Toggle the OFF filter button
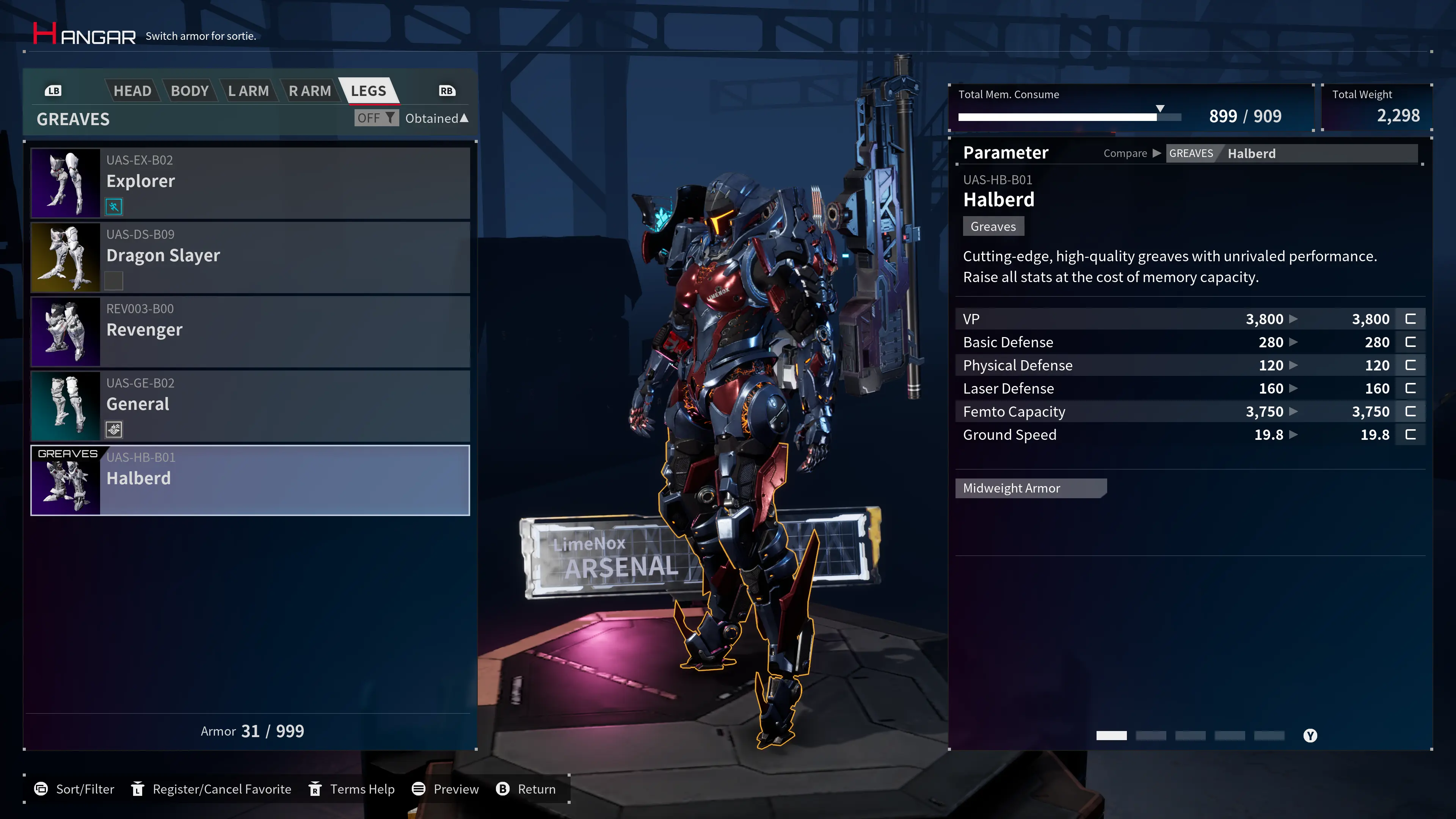 coord(376,118)
